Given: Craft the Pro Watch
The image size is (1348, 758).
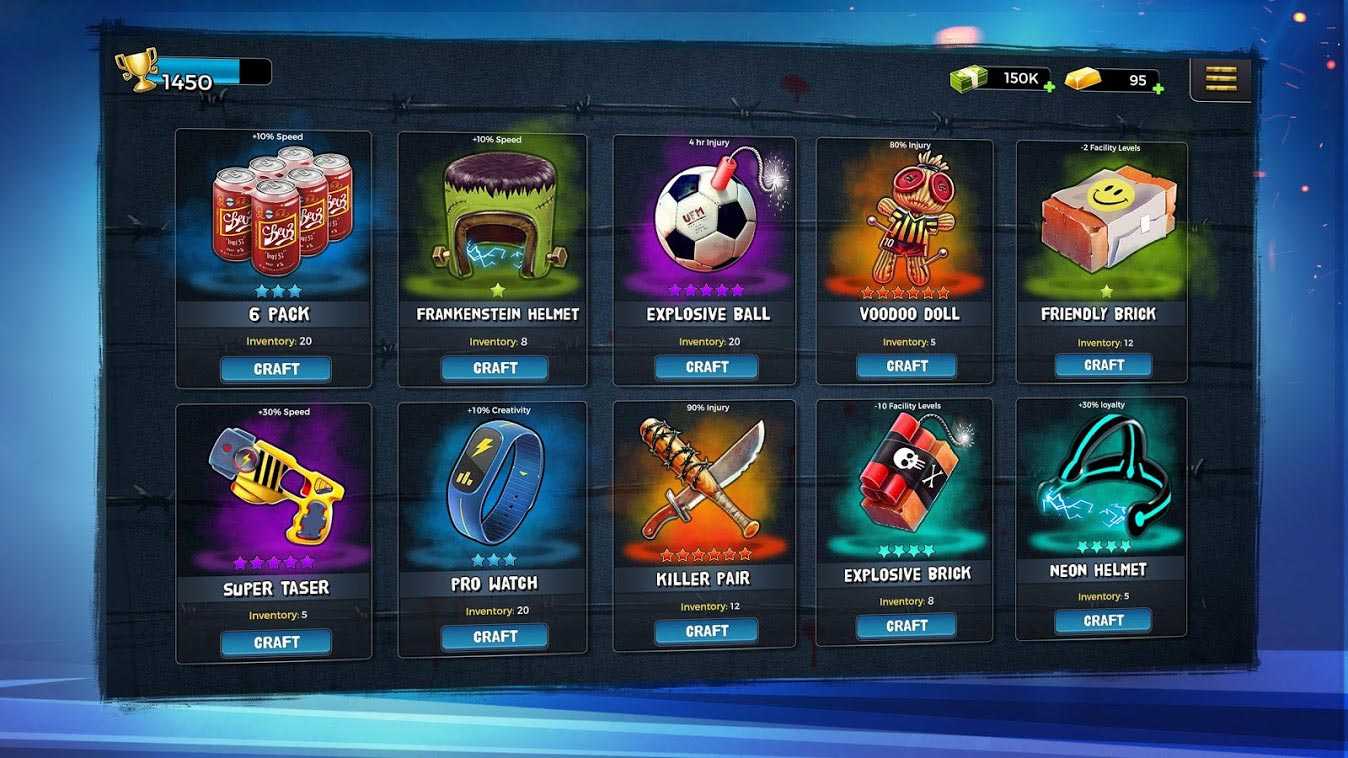Looking at the screenshot, I should point(495,637).
